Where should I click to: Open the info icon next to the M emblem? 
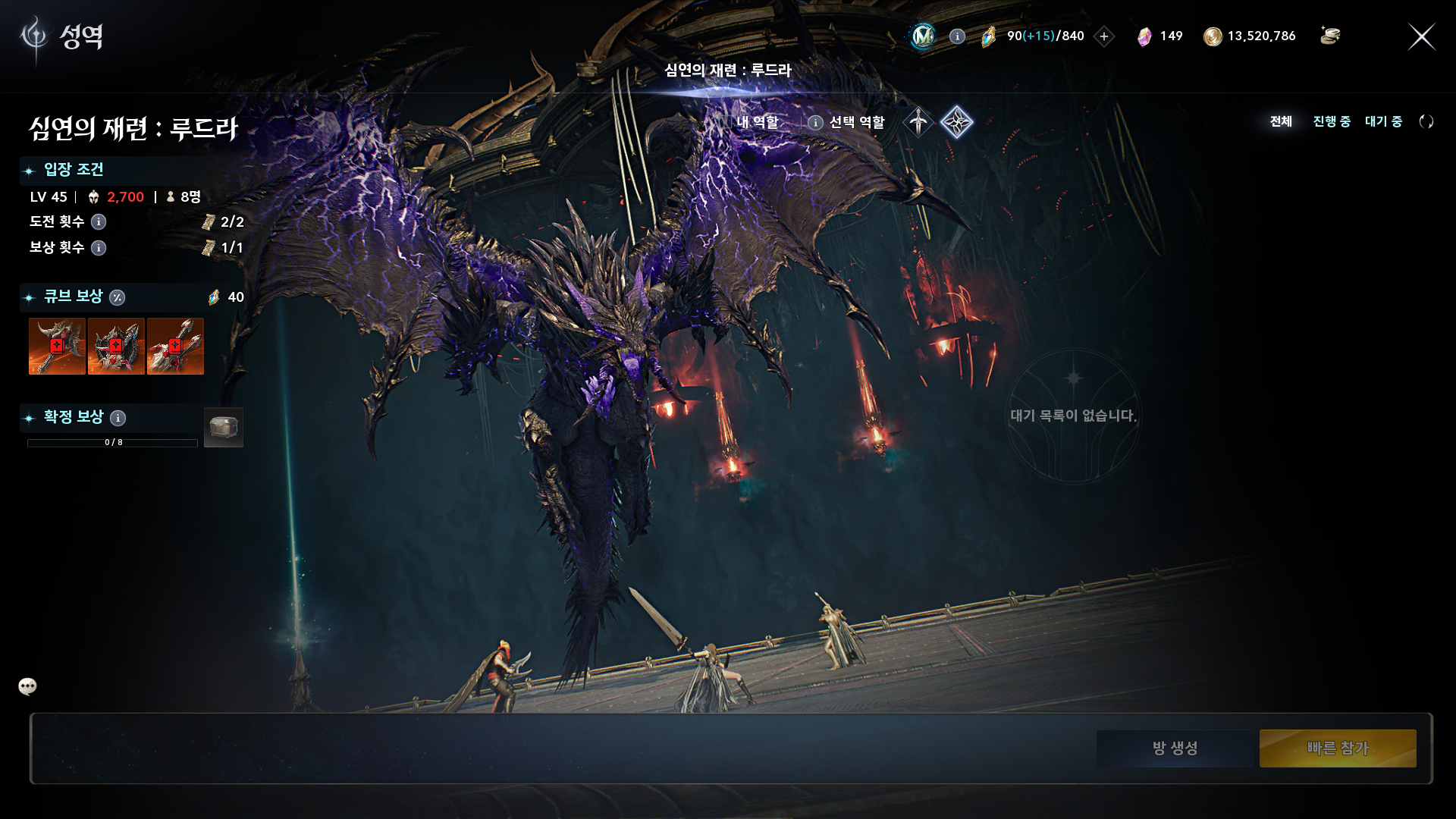[x=957, y=36]
